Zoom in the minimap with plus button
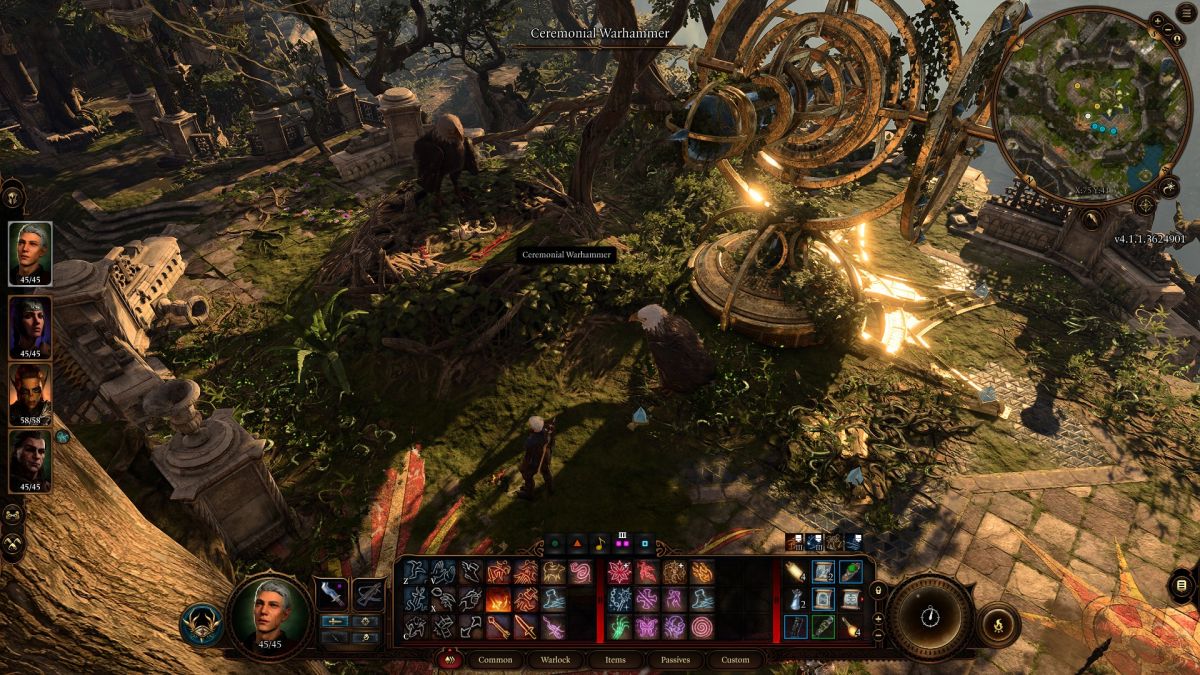Image resolution: width=1200 pixels, height=675 pixels. 1157,20
